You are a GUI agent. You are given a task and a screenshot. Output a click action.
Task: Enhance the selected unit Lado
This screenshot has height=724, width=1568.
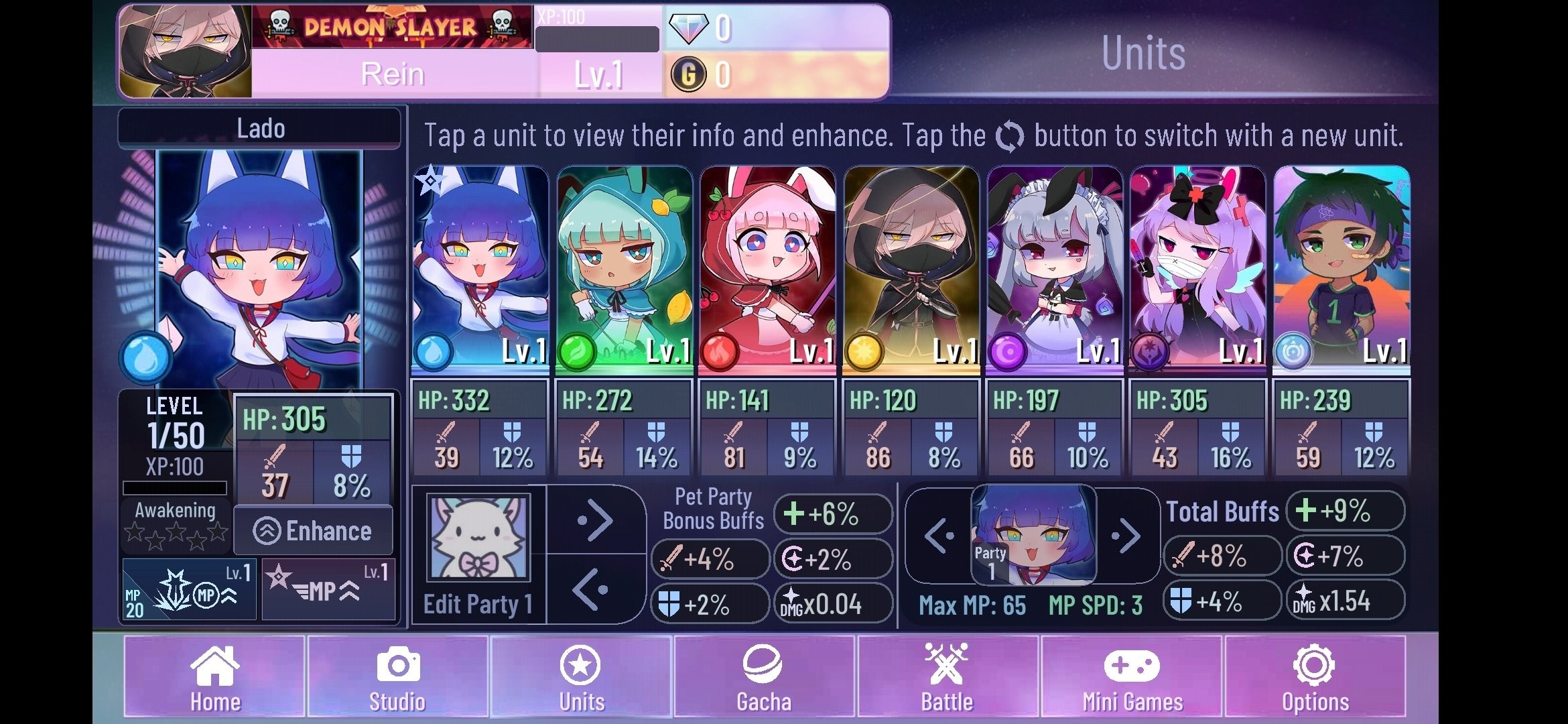click(x=313, y=531)
